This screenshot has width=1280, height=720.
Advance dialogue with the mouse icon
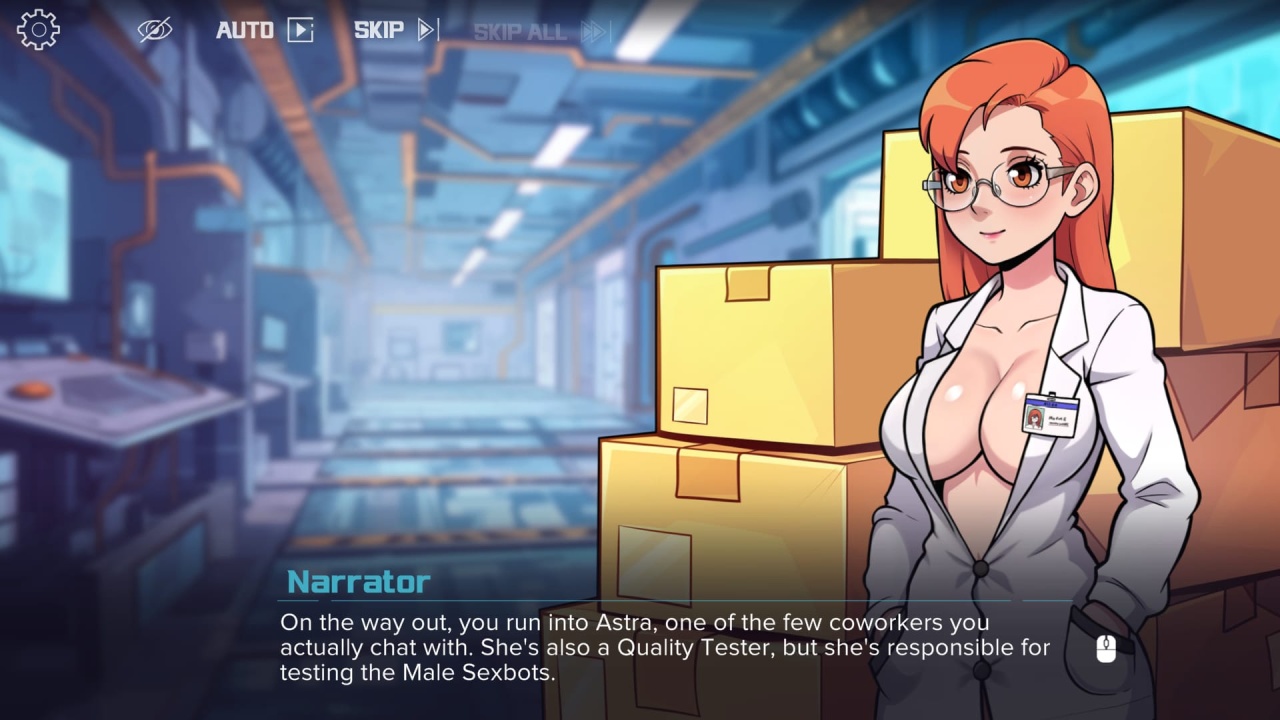1105,649
